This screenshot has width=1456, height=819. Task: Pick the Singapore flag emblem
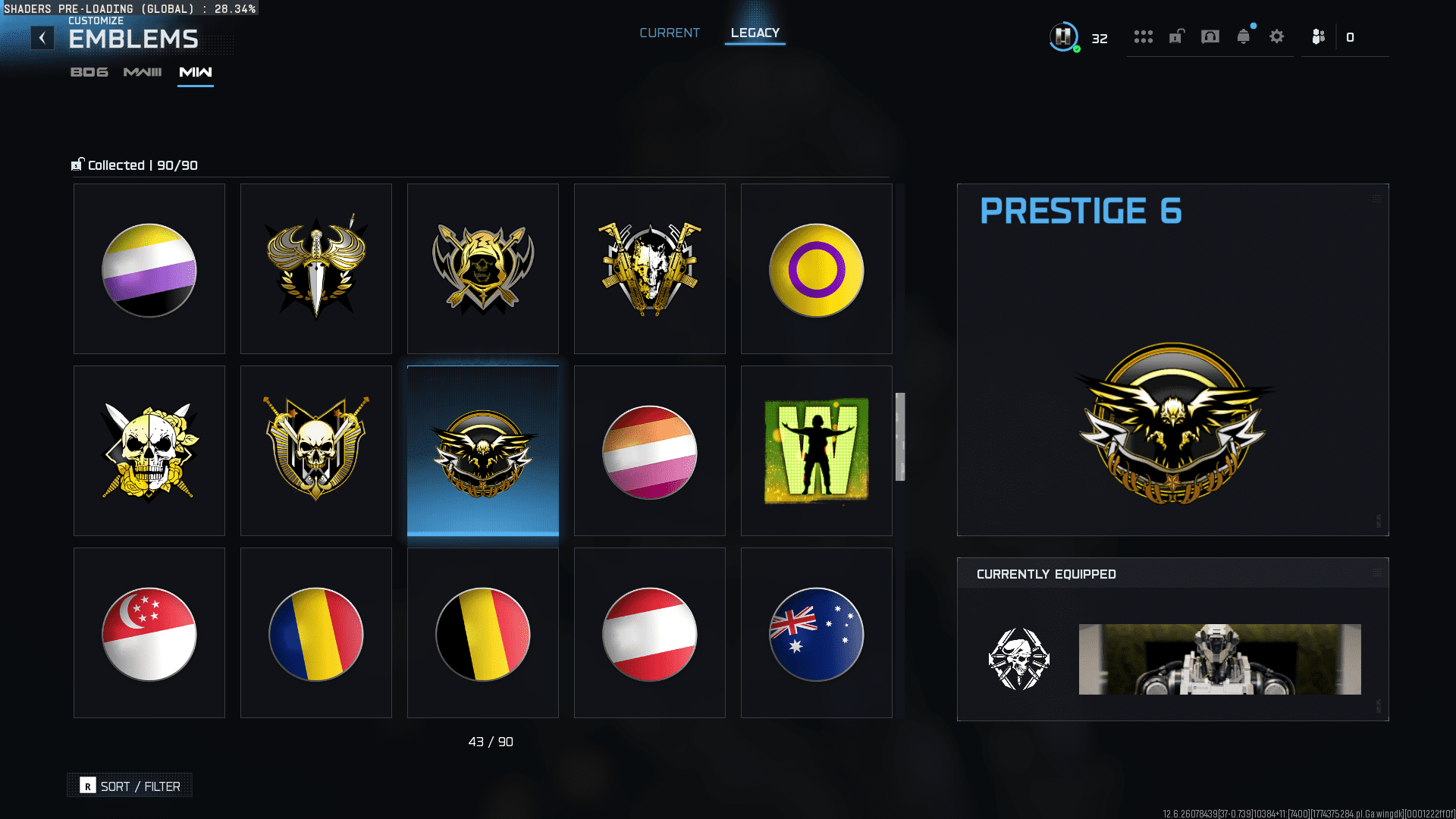pyautogui.click(x=149, y=633)
